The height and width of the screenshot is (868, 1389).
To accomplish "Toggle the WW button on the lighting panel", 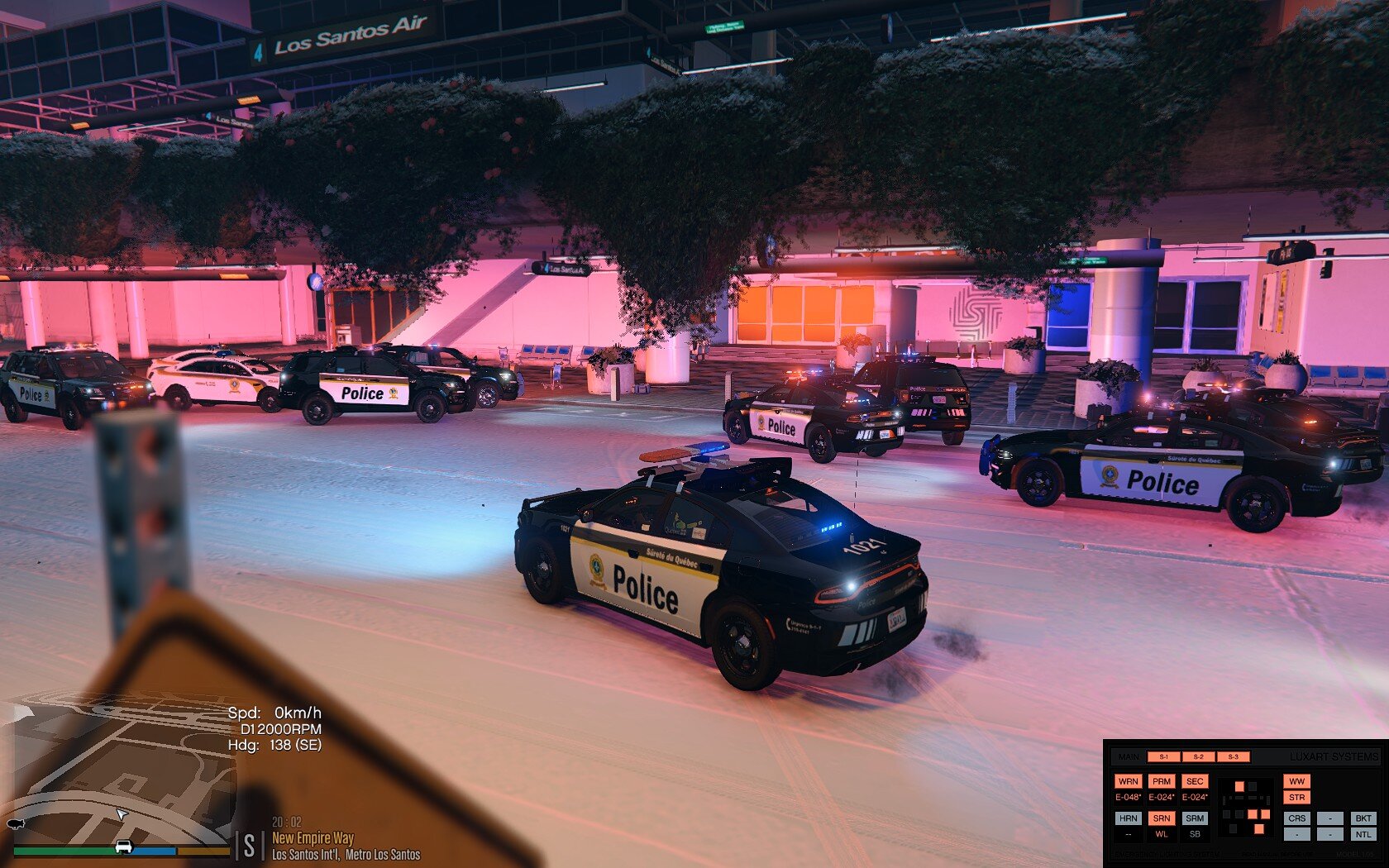I will (1296, 781).
